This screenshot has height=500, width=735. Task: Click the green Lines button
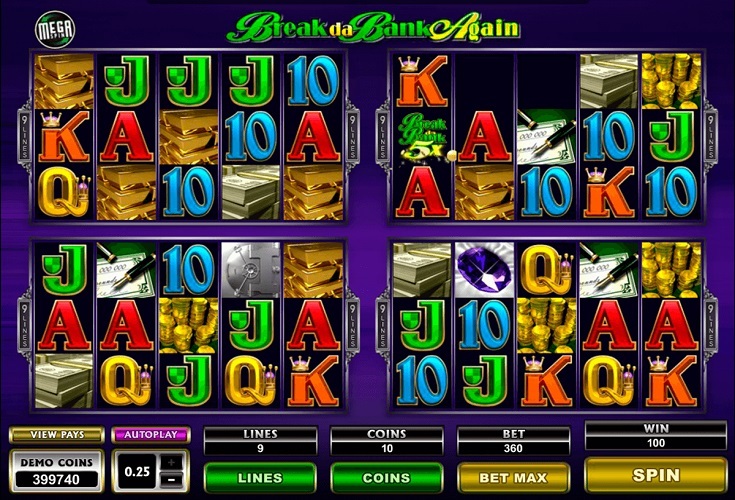point(259,477)
